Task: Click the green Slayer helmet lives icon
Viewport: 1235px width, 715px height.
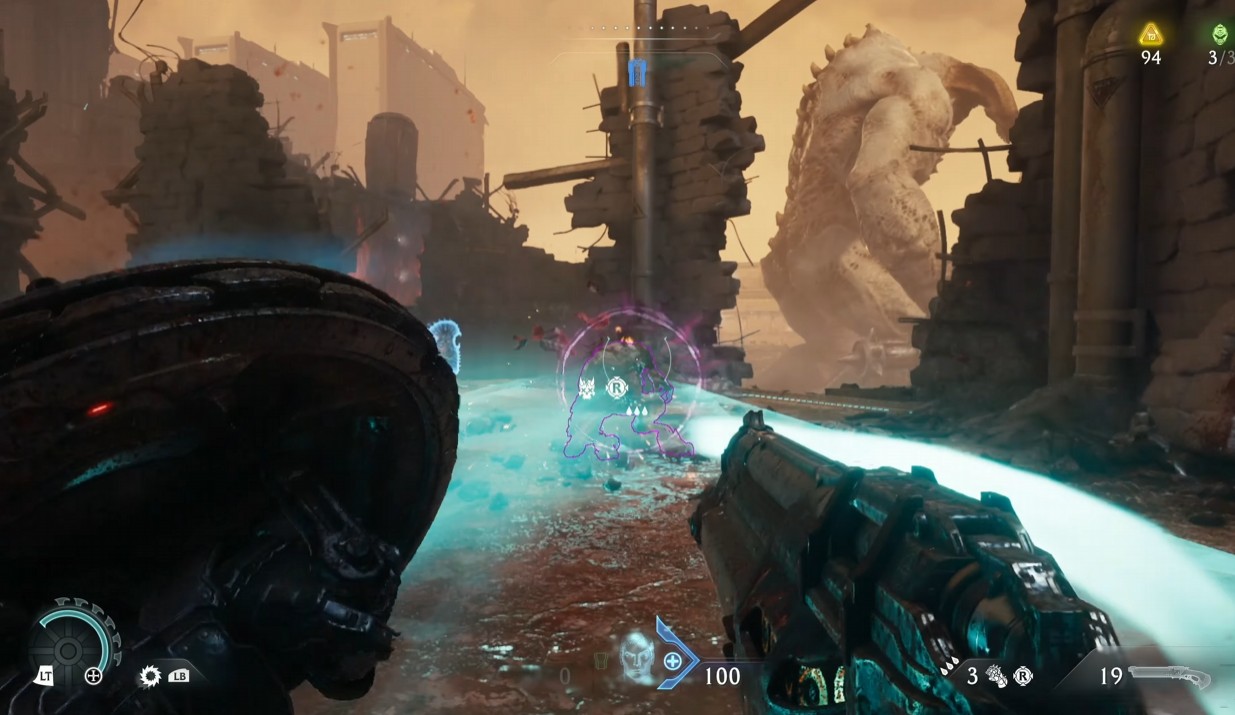Action: (x=1220, y=35)
